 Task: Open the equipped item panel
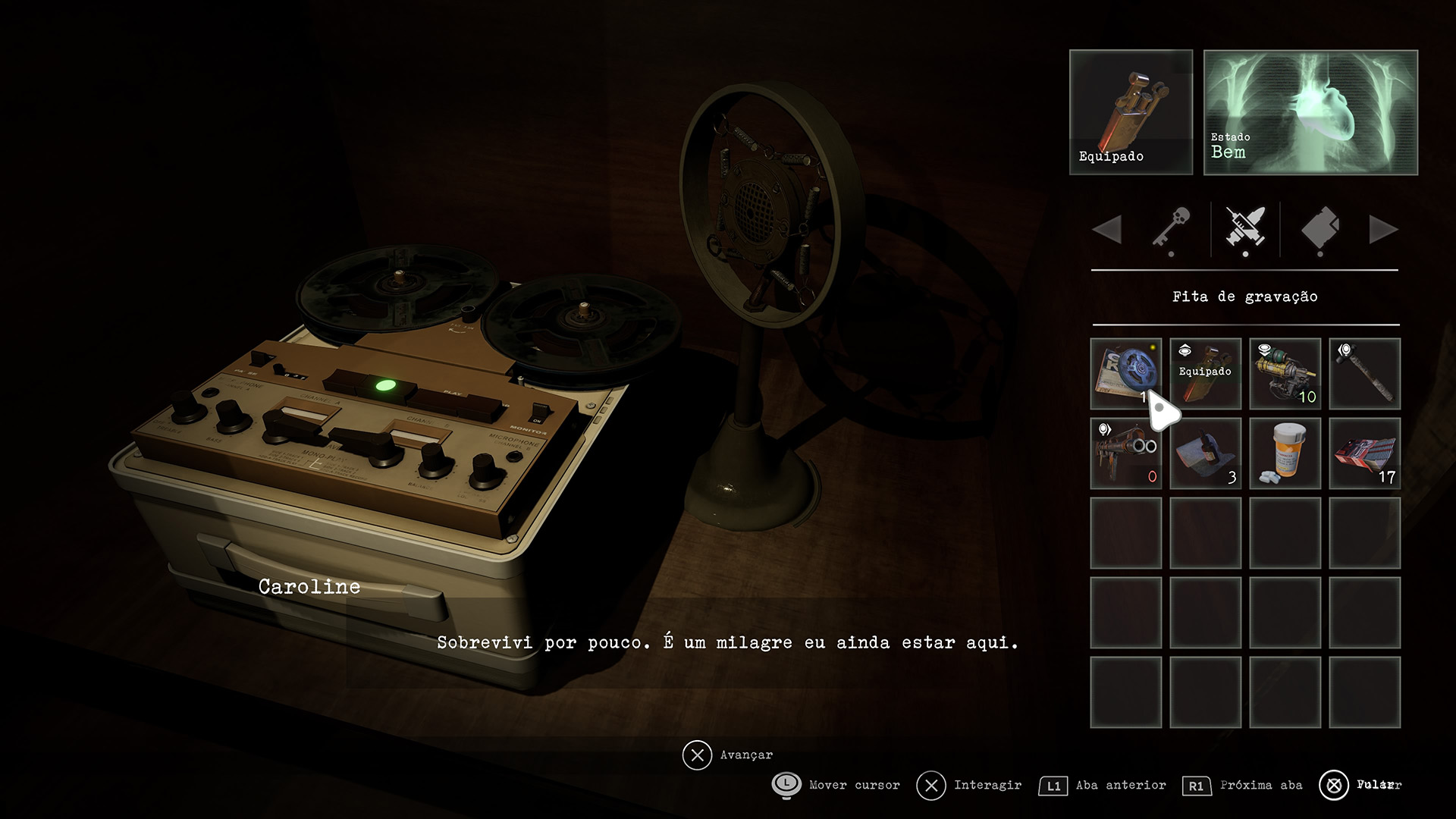pos(1131,112)
